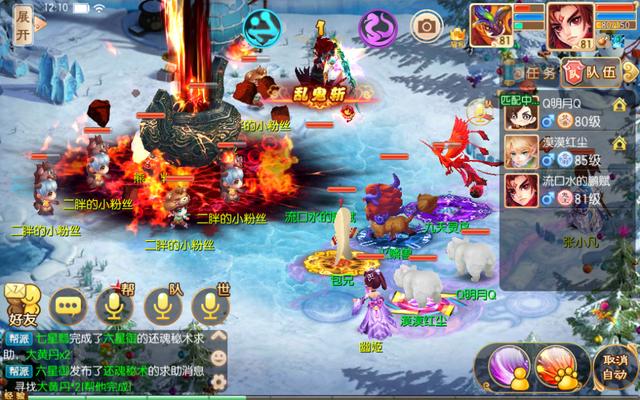Open the camera screenshot button
The width and height of the screenshot is (640, 400).
[427, 25]
